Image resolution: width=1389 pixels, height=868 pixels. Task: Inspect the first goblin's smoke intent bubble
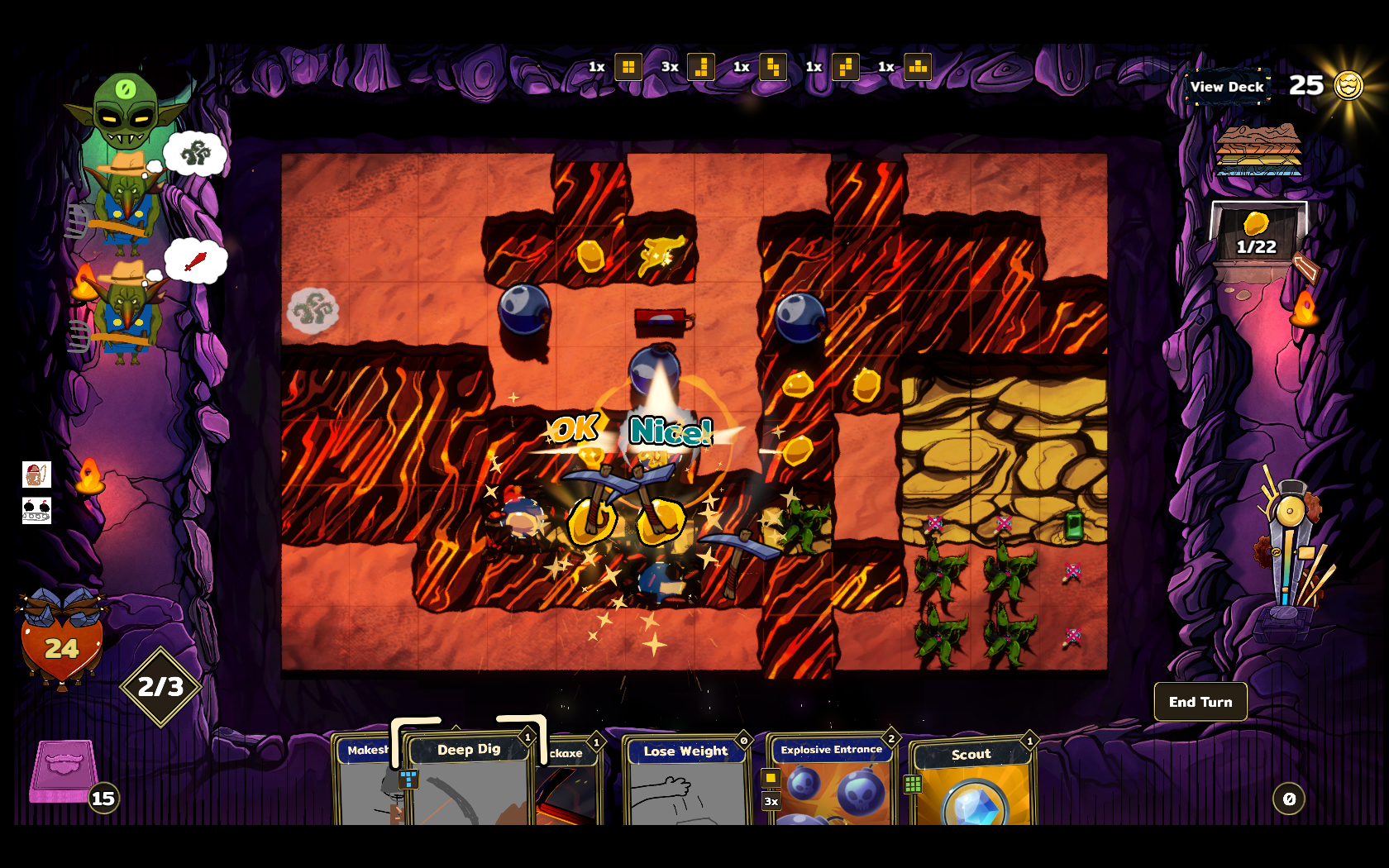(x=195, y=153)
